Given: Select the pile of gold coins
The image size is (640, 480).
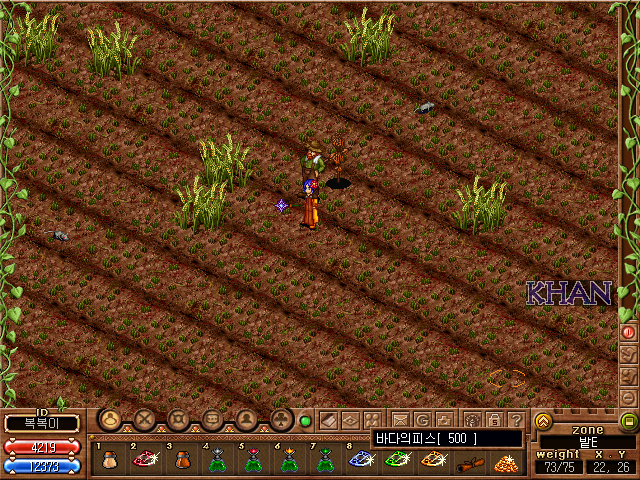Looking at the screenshot, I should pyautogui.click(x=505, y=461).
